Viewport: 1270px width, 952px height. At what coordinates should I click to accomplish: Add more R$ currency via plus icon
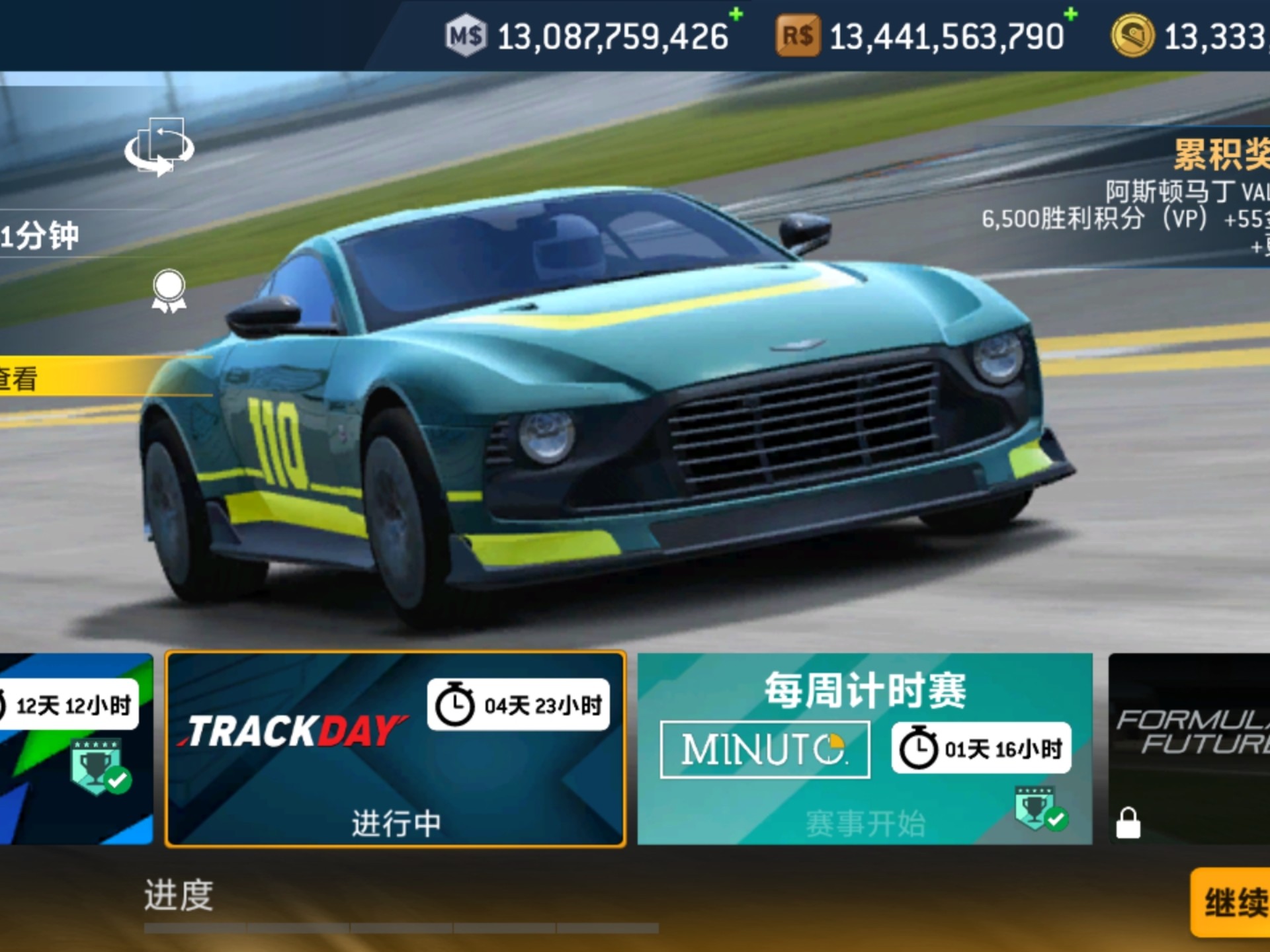pos(1070,15)
